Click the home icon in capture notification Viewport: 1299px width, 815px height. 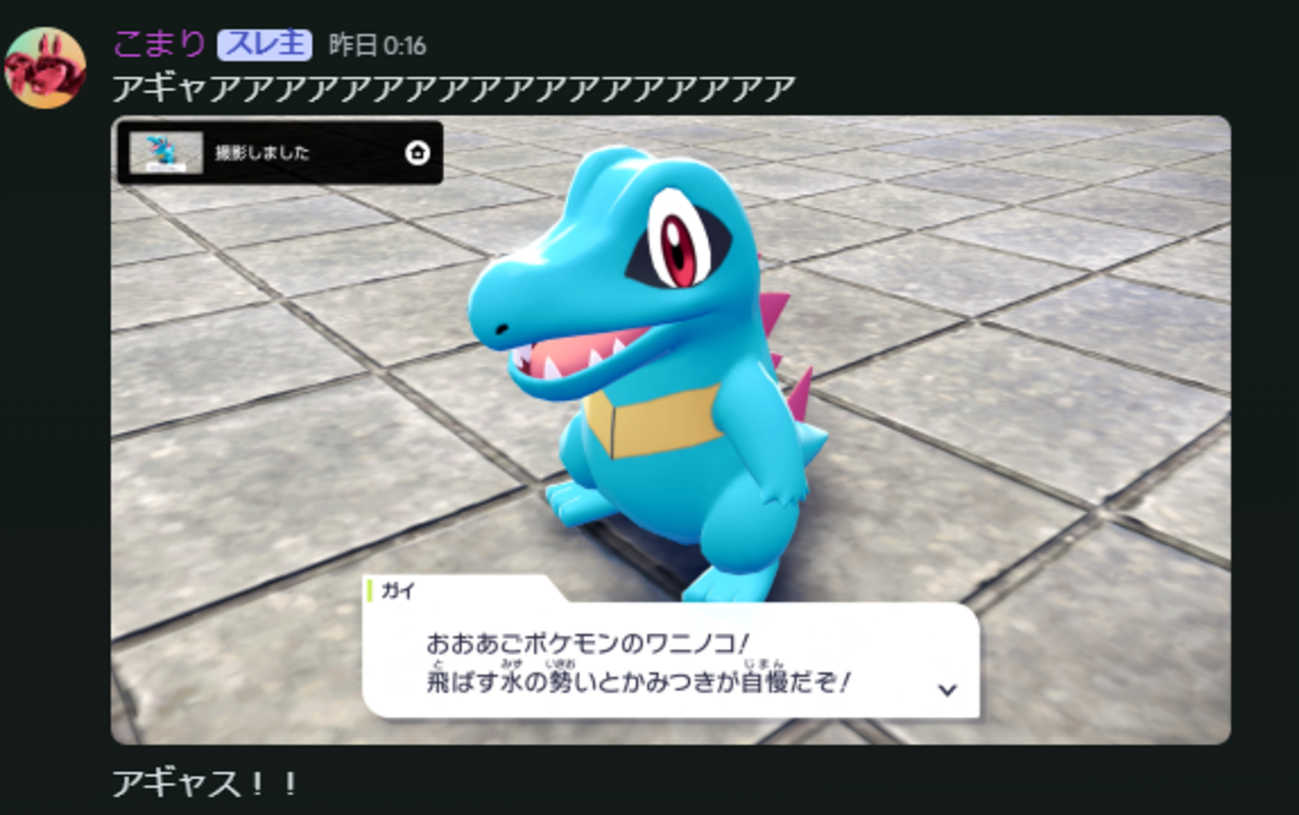417,153
